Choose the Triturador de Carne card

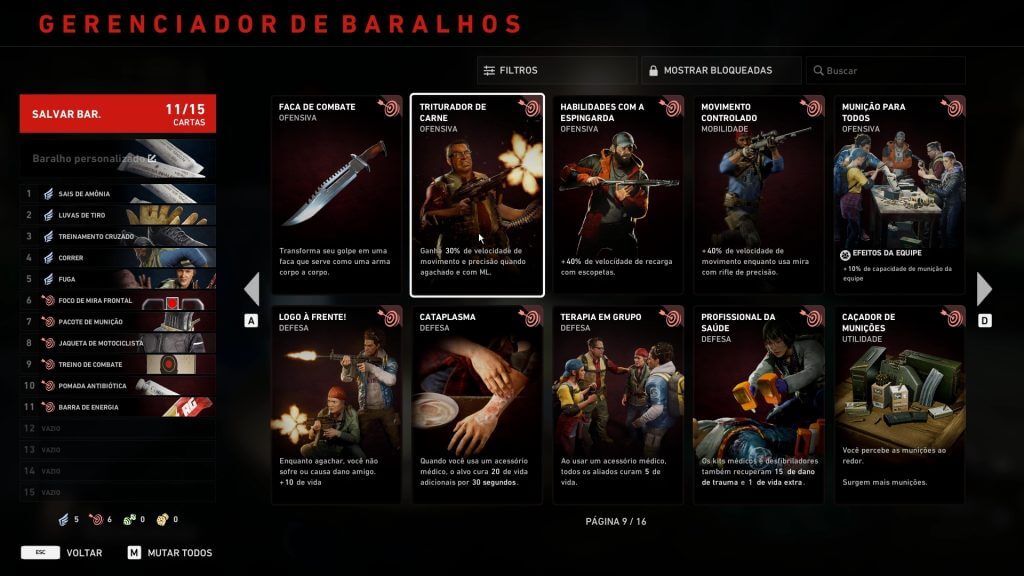click(x=477, y=195)
